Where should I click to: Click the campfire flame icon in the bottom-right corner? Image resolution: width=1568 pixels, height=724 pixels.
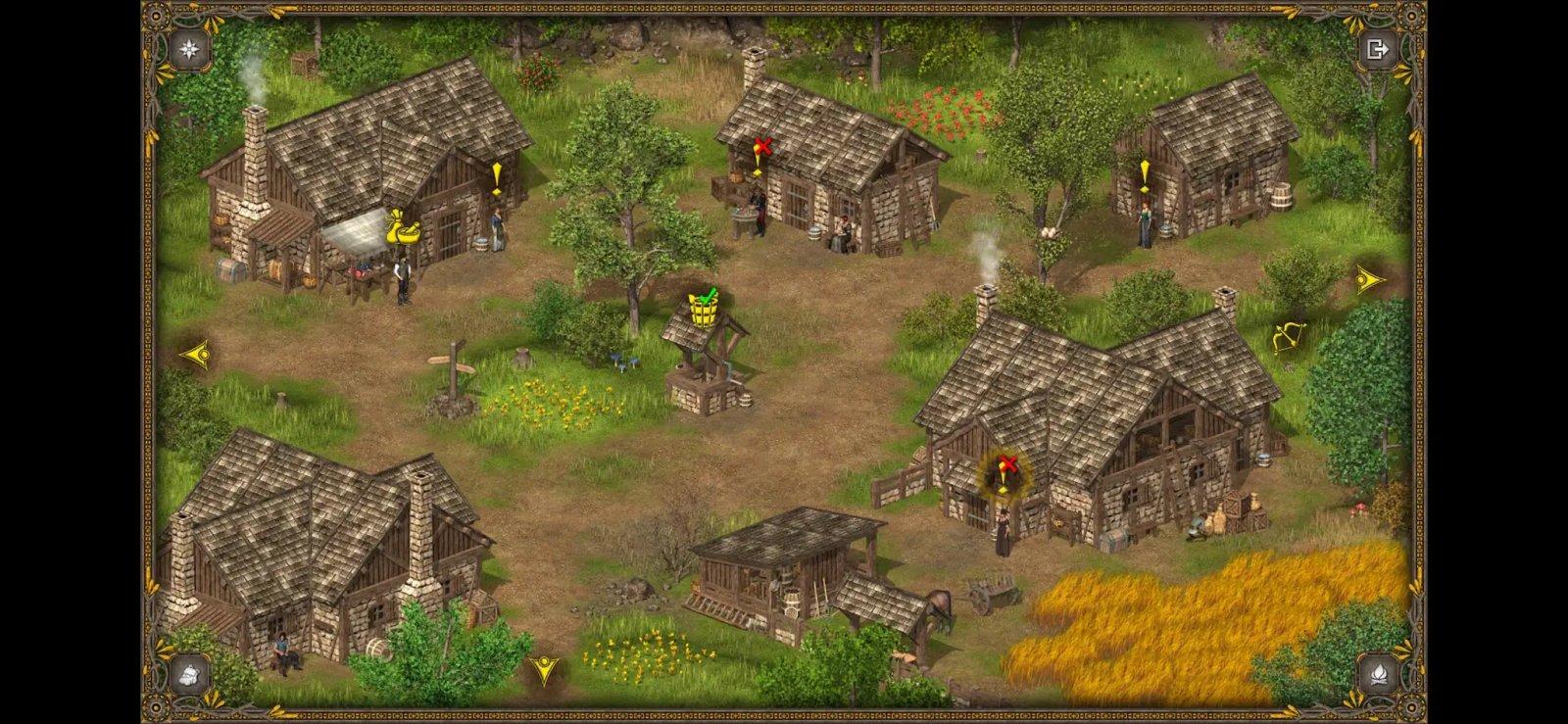tap(1378, 673)
